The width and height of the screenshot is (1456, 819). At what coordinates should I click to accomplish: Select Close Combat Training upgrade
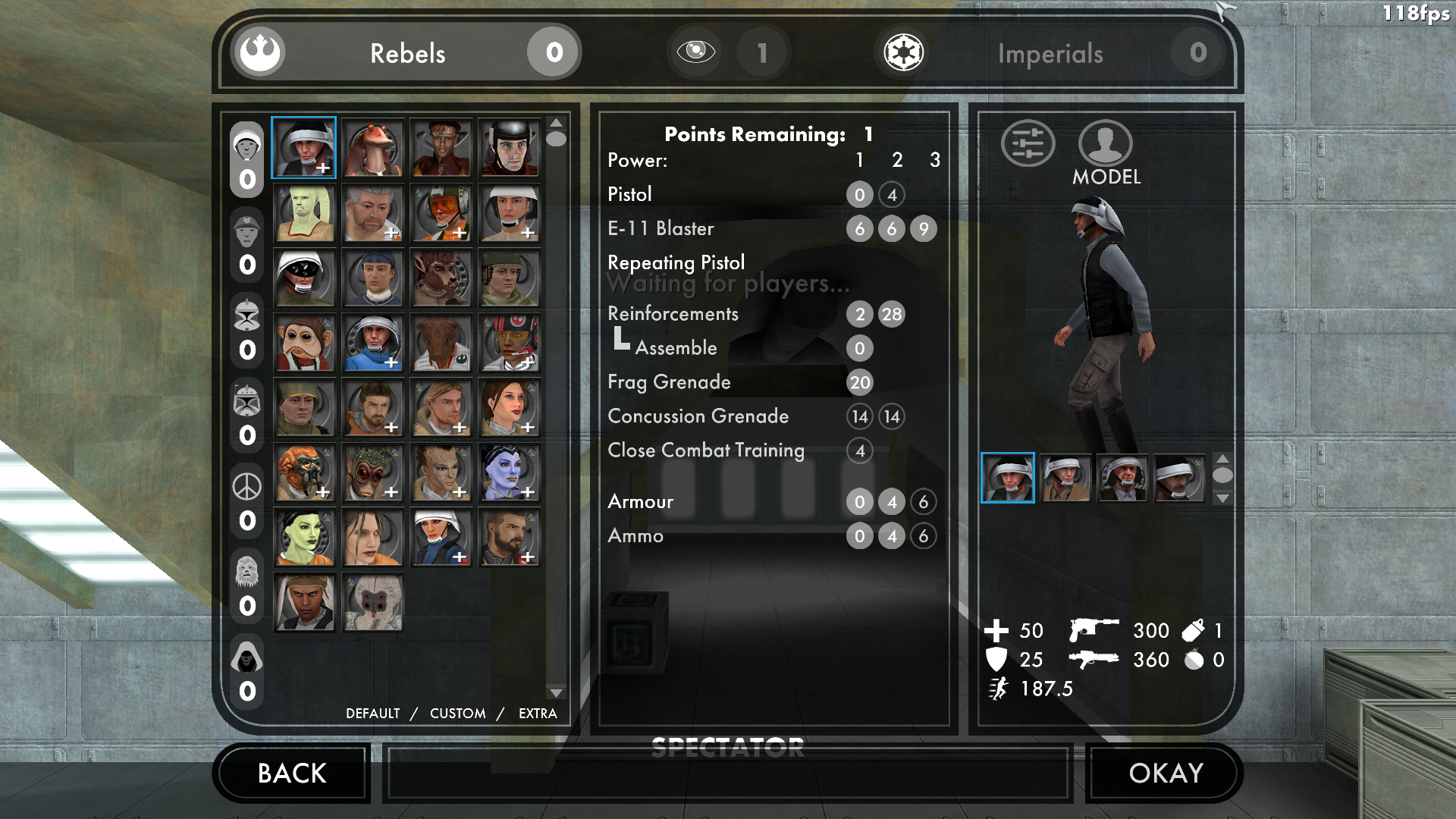coord(860,451)
